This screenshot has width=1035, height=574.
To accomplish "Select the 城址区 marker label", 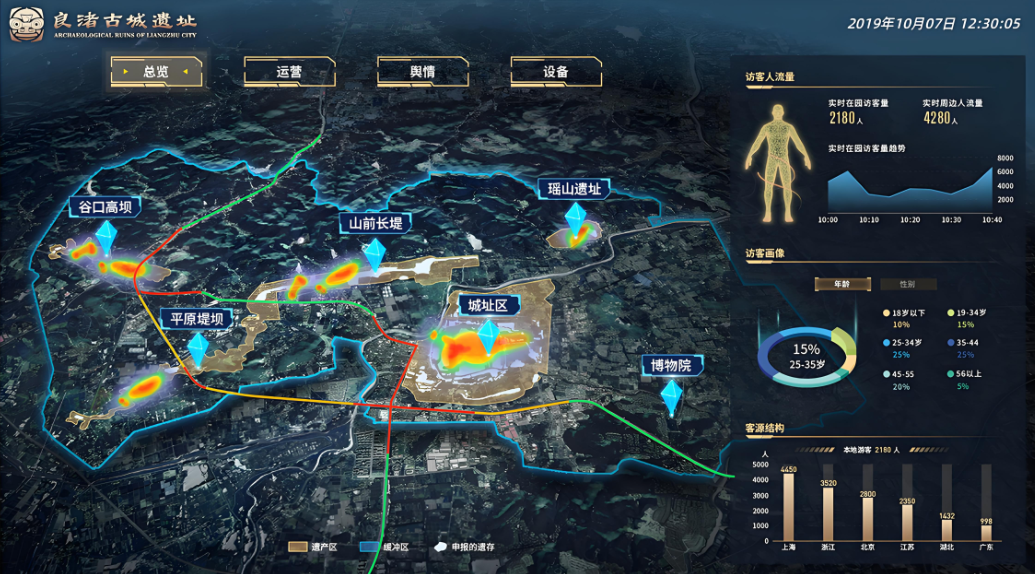I will pyautogui.click(x=488, y=305).
